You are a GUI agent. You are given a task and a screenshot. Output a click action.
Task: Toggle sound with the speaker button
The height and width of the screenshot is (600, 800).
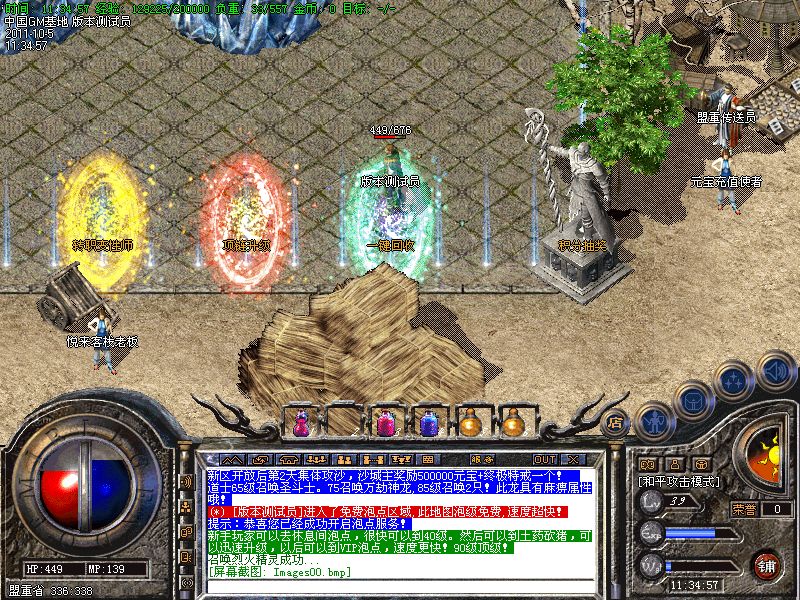point(775,370)
